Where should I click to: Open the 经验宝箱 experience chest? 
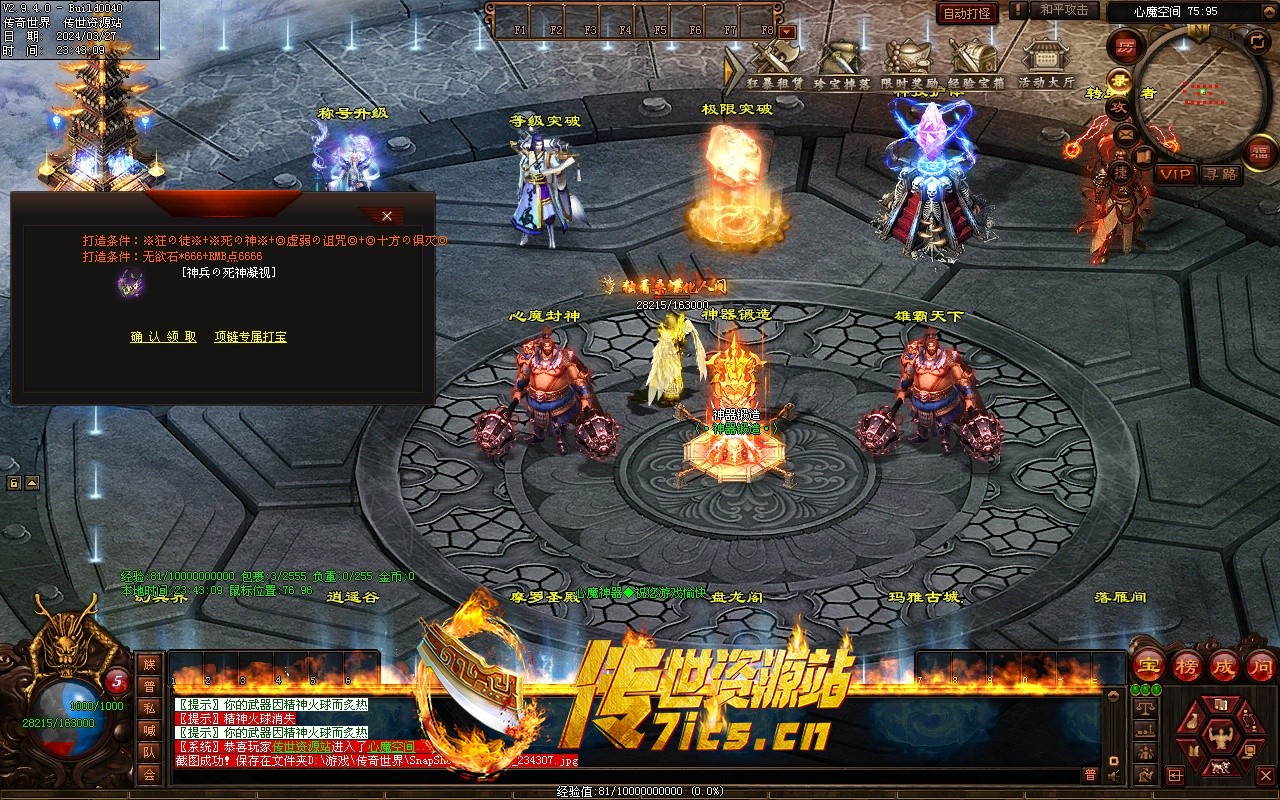[976, 64]
